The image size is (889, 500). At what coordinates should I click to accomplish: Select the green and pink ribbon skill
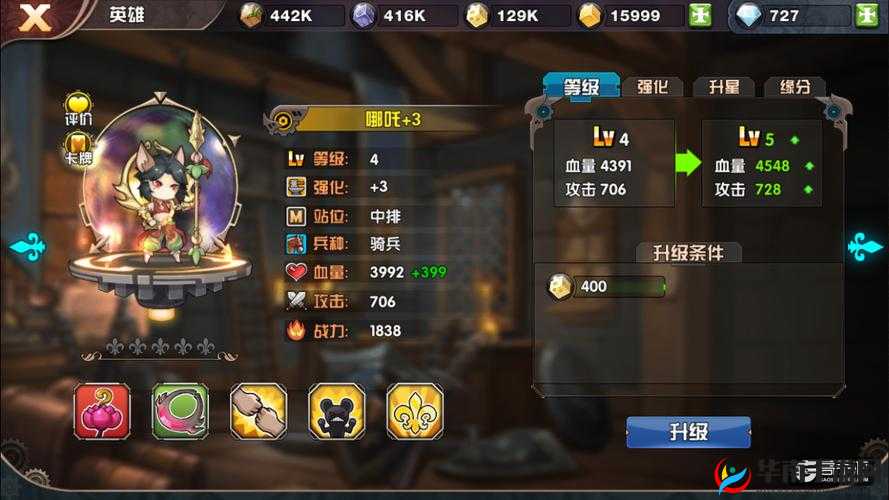[x=180, y=410]
